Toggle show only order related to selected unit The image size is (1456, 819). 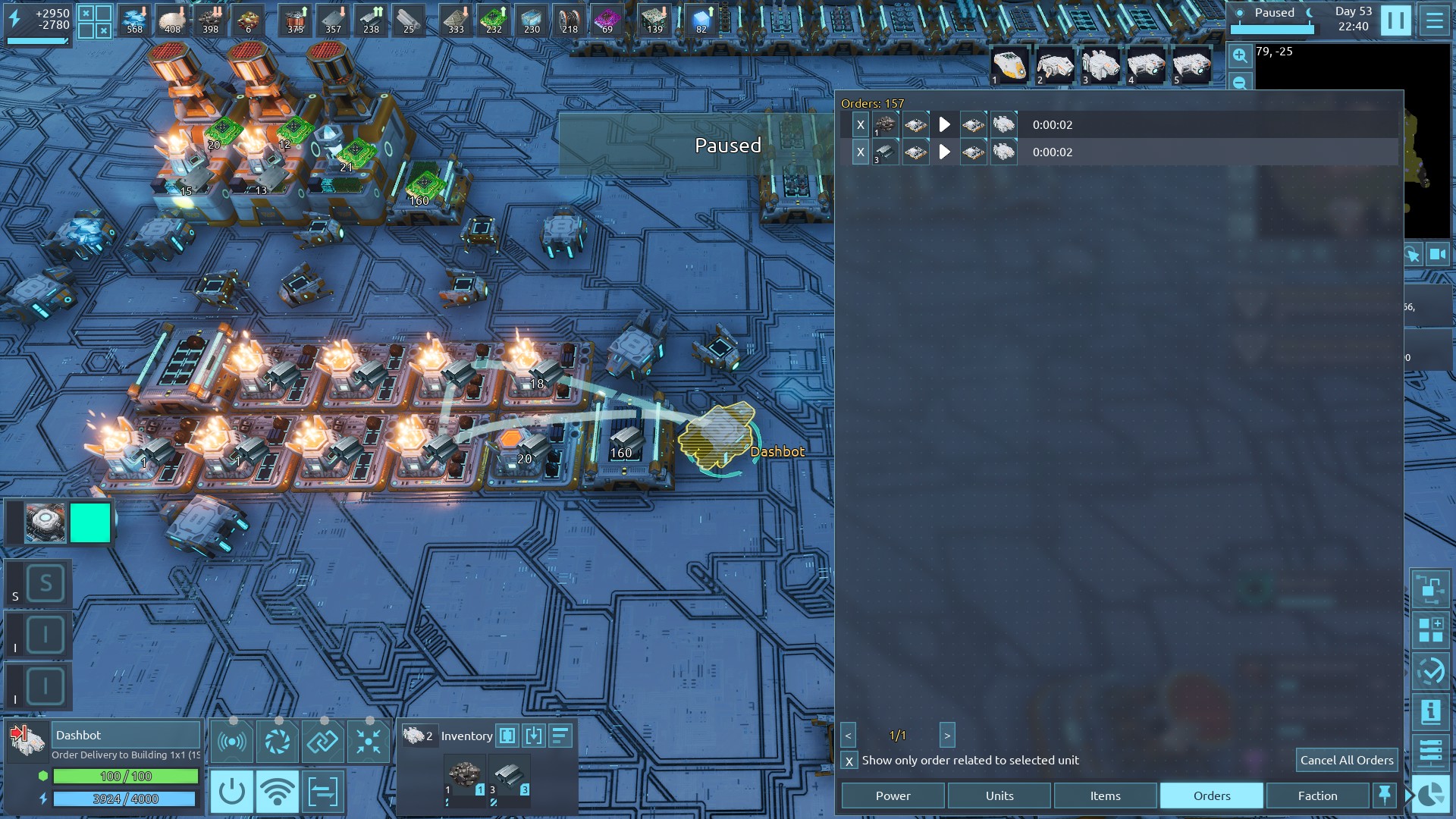pyautogui.click(x=849, y=761)
